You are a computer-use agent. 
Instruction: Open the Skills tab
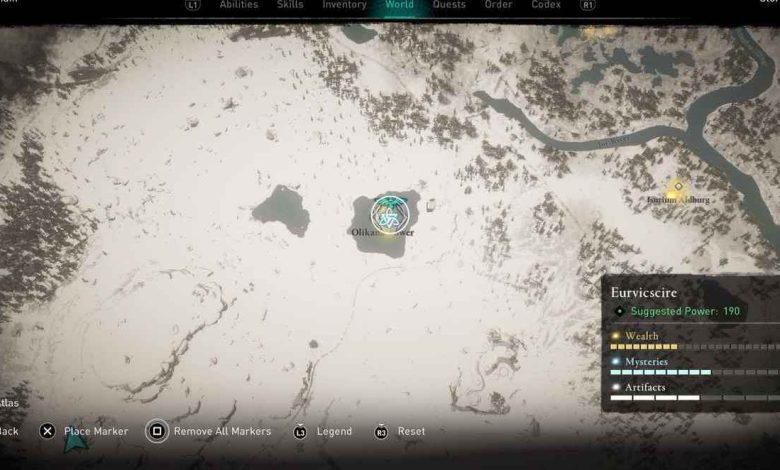(x=290, y=5)
